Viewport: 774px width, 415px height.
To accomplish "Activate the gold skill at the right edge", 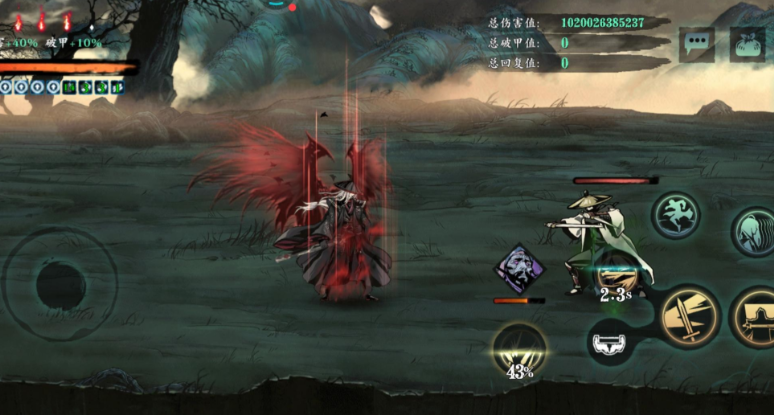I will coord(756,317).
